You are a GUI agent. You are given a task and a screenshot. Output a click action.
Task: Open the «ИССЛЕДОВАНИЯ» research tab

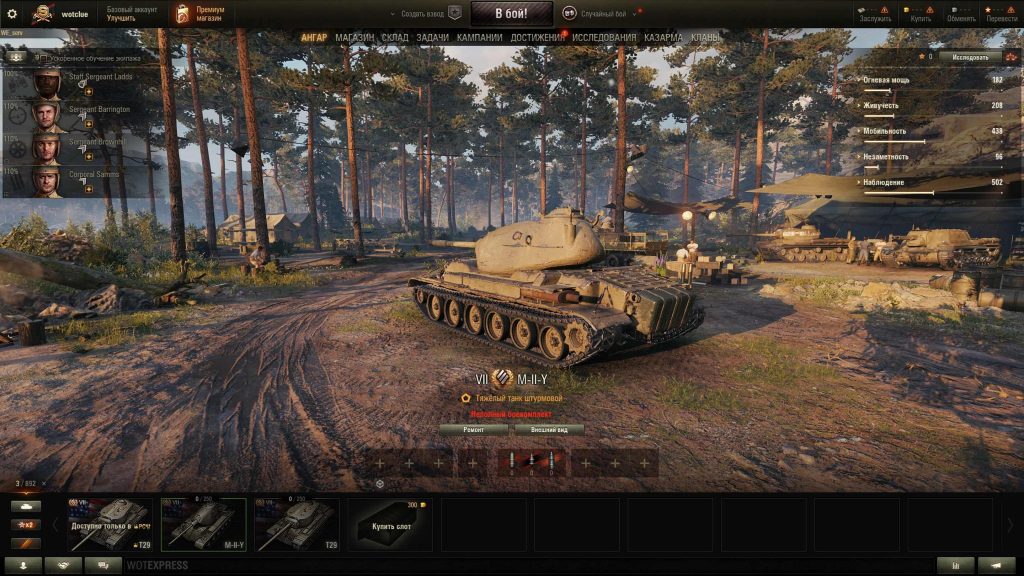click(604, 38)
